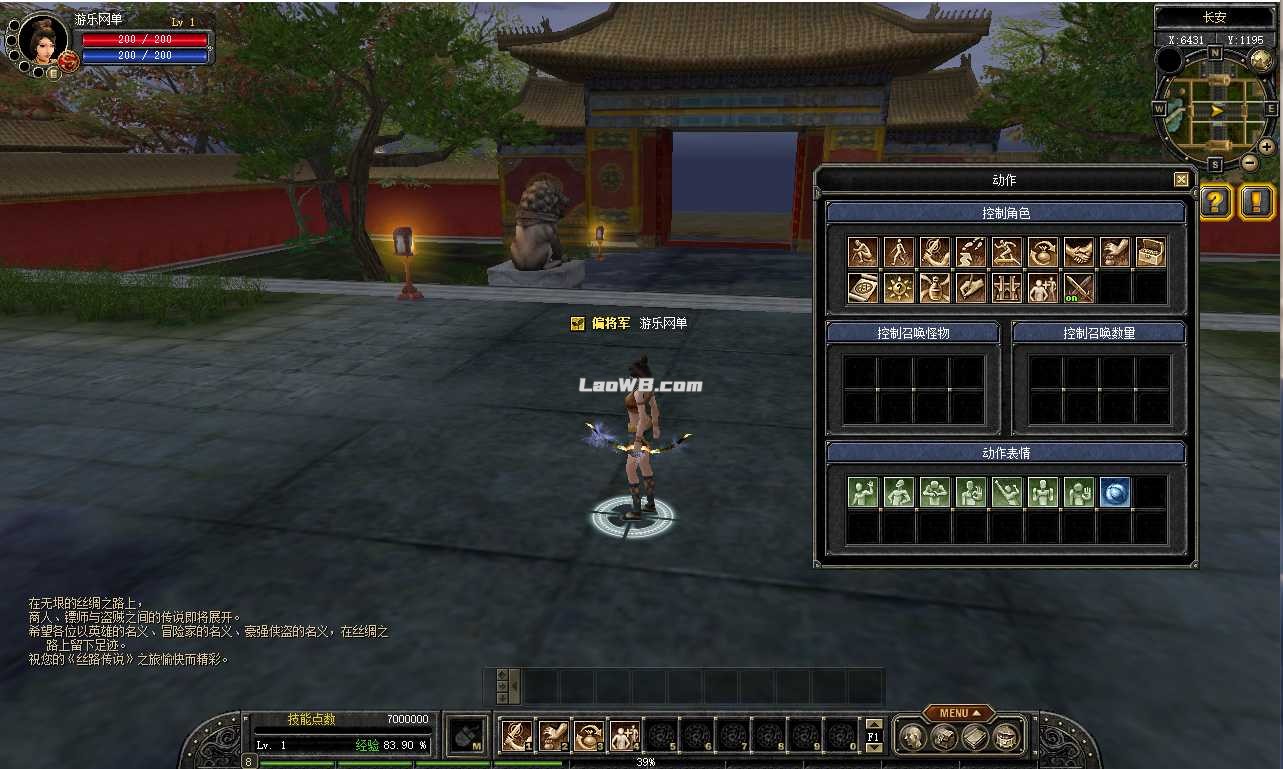Toggle the crossed-swords PK mode off
Image resolution: width=1283 pixels, height=769 pixels.
1078,288
